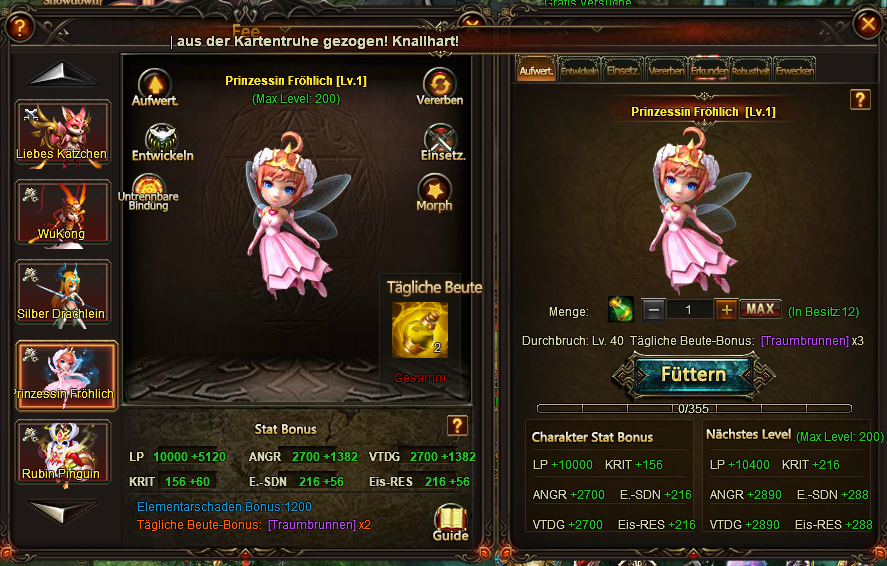Viewport: 887px width, 566px height.
Task: Decrease feed quantity with the minus button
Action: tap(653, 309)
